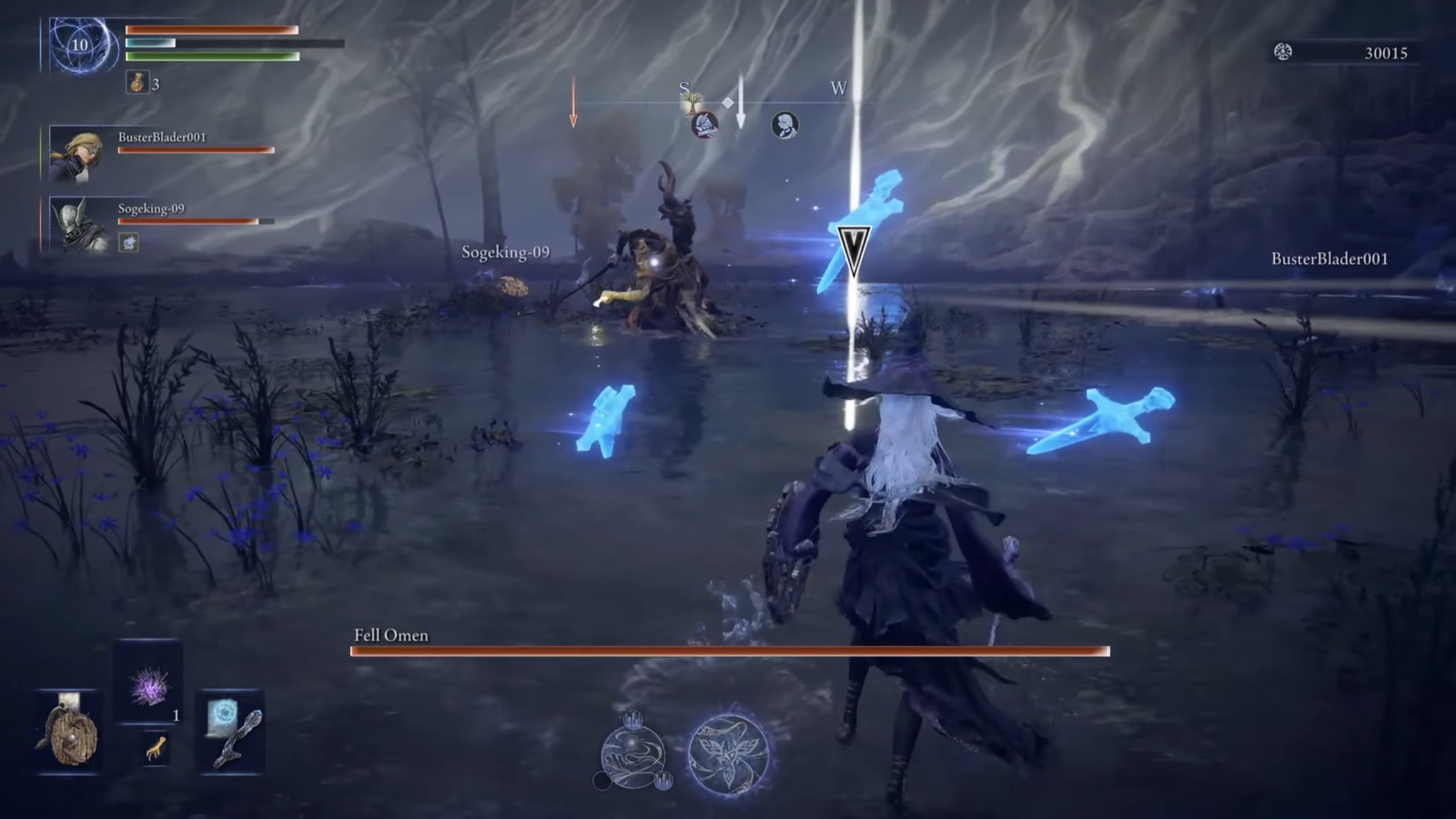Click the ally portrait medallion on the compass

click(784, 123)
